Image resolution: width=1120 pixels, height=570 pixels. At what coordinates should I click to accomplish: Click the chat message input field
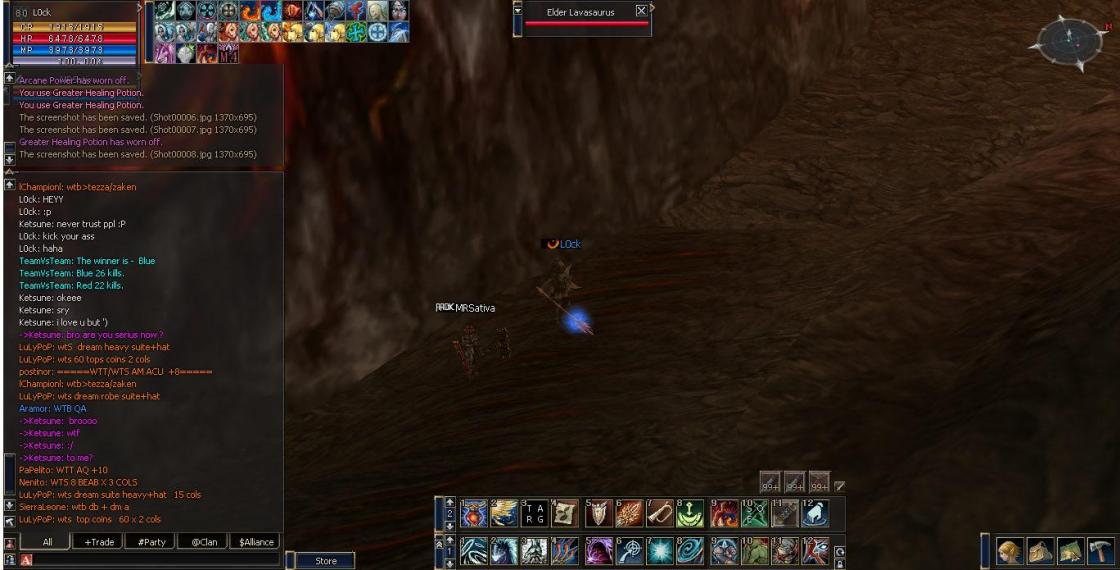150,560
